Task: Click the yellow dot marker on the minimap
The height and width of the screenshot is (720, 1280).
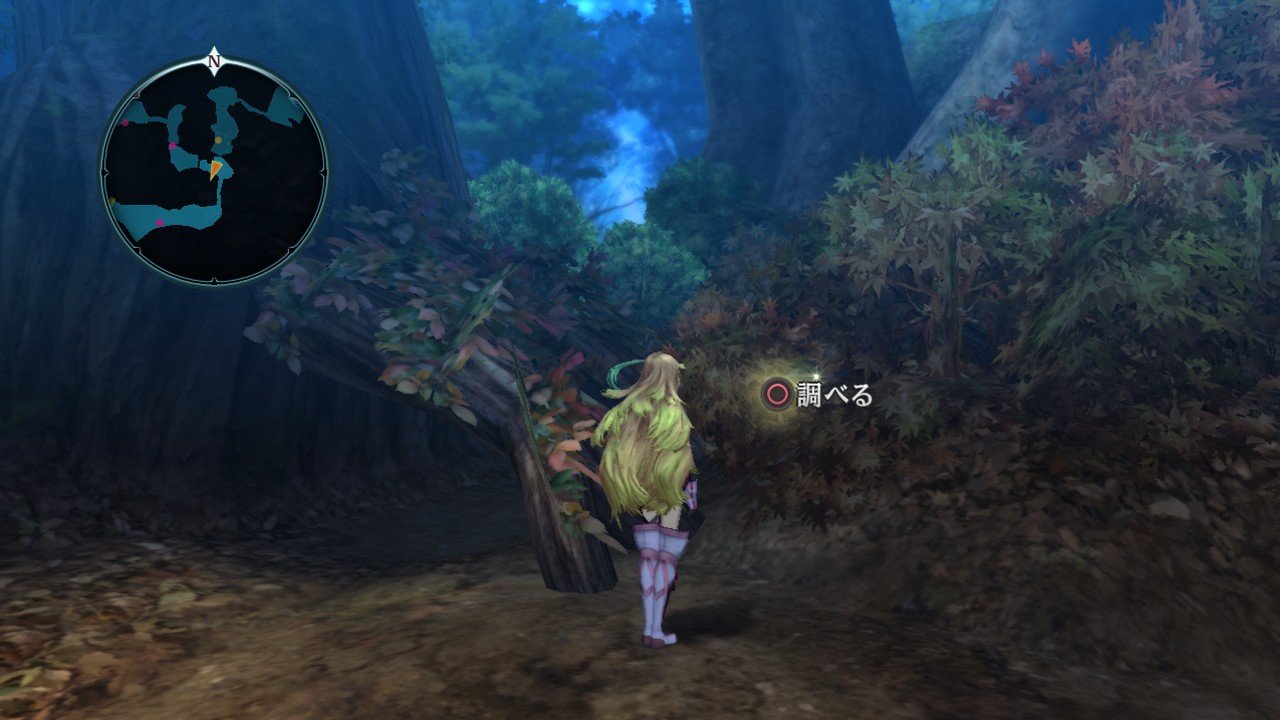Action: 219,139
